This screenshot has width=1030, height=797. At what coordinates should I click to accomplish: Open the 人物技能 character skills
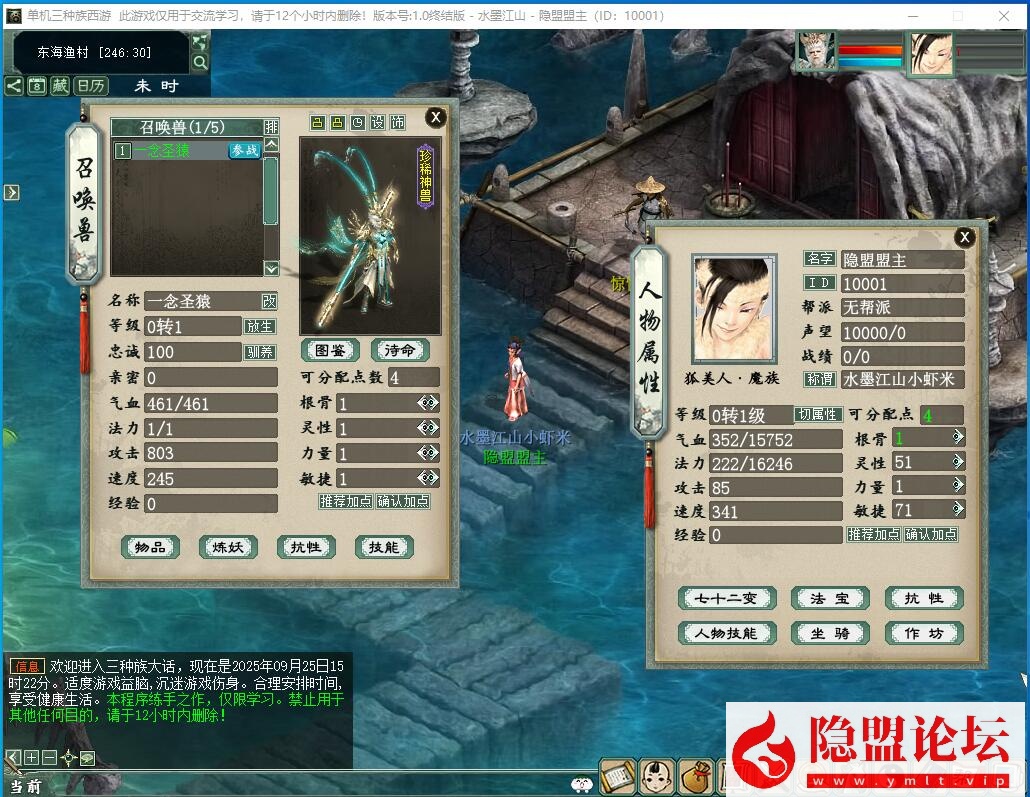click(x=727, y=633)
